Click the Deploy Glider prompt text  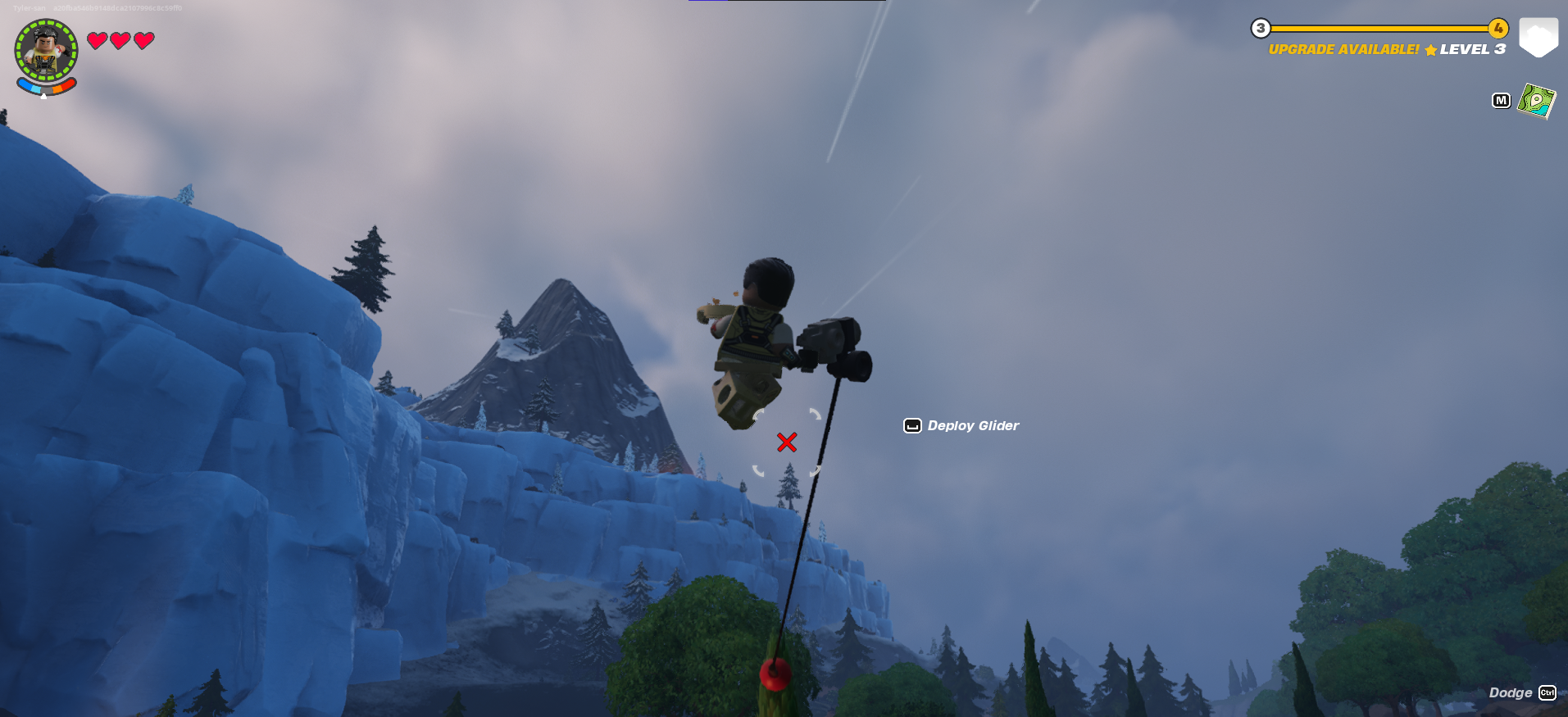coord(973,425)
